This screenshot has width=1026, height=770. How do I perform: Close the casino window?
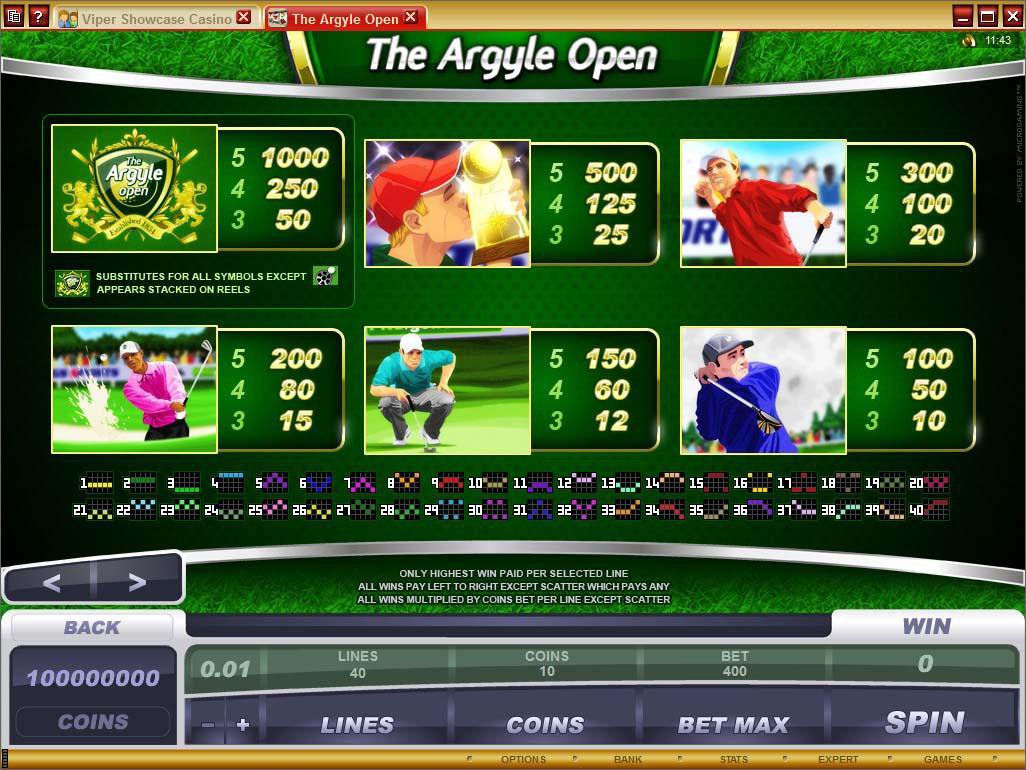coord(1010,16)
